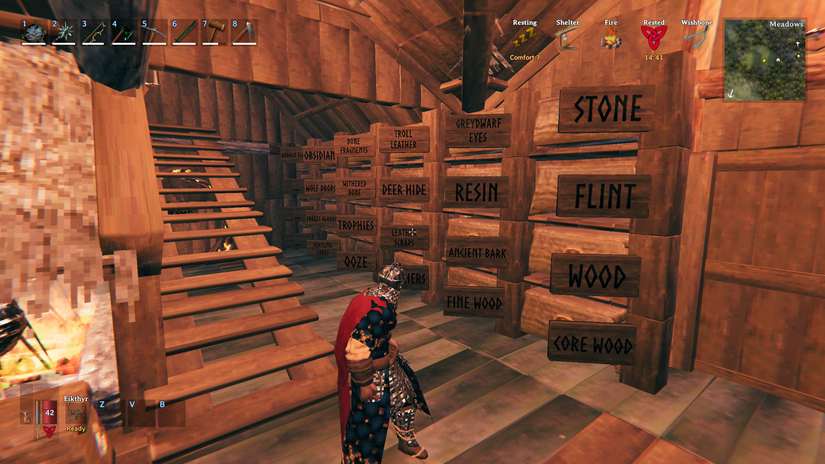Equip the spiked mace from the hotbar
The image size is (825, 464).
(x=64, y=33)
